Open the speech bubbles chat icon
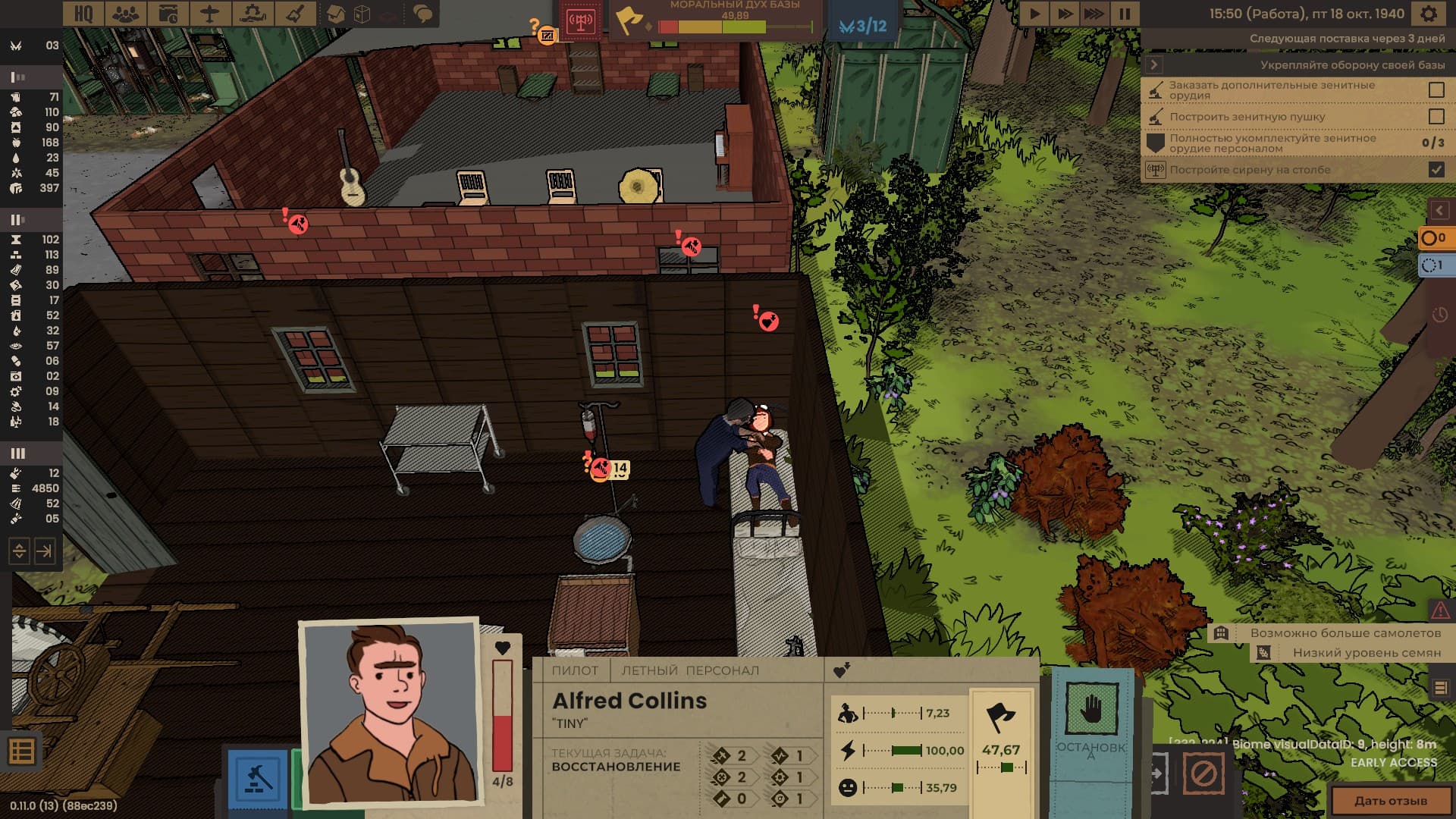Viewport: 1456px width, 819px height. pos(422,14)
